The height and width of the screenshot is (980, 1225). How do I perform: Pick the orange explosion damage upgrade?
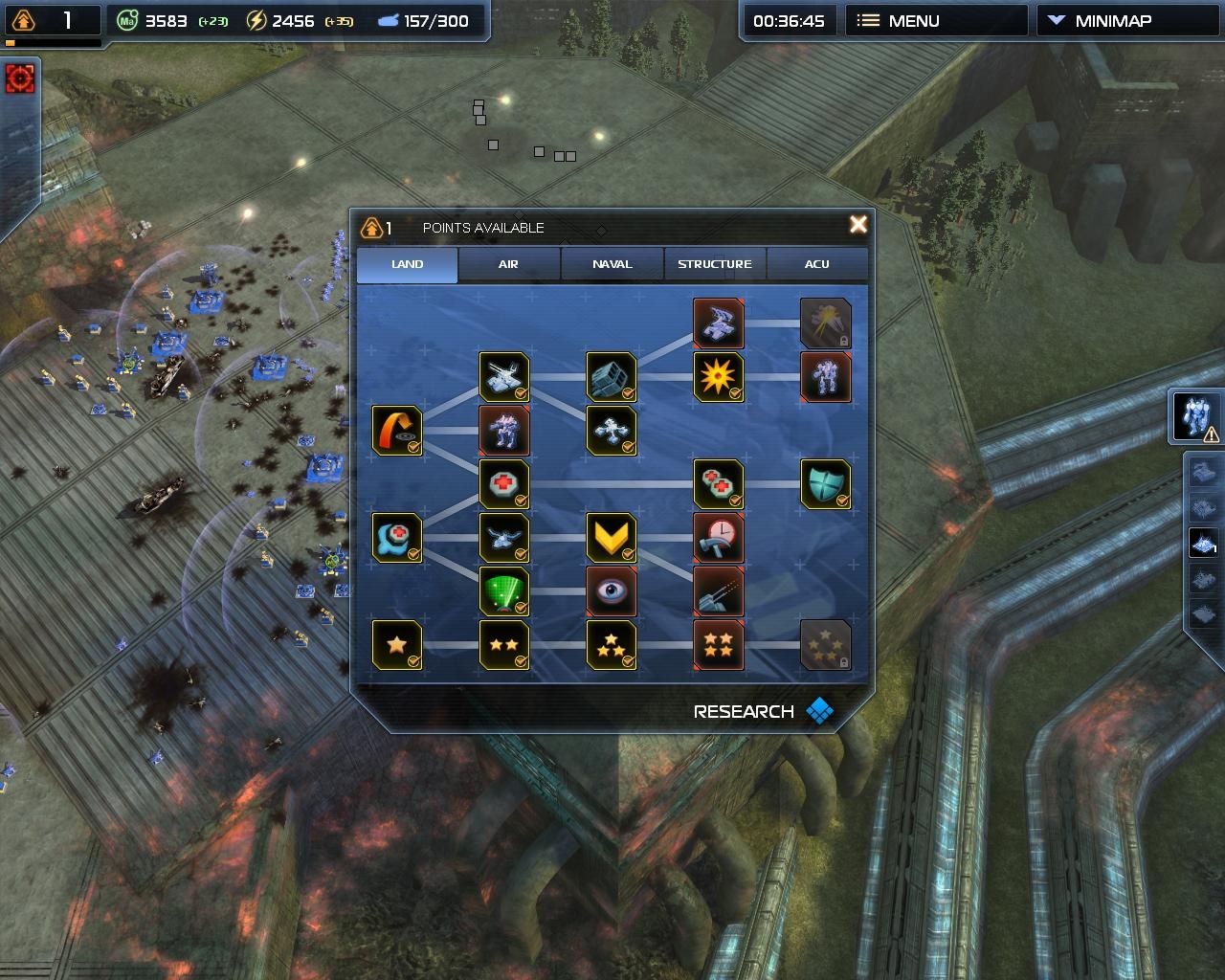[x=718, y=377]
